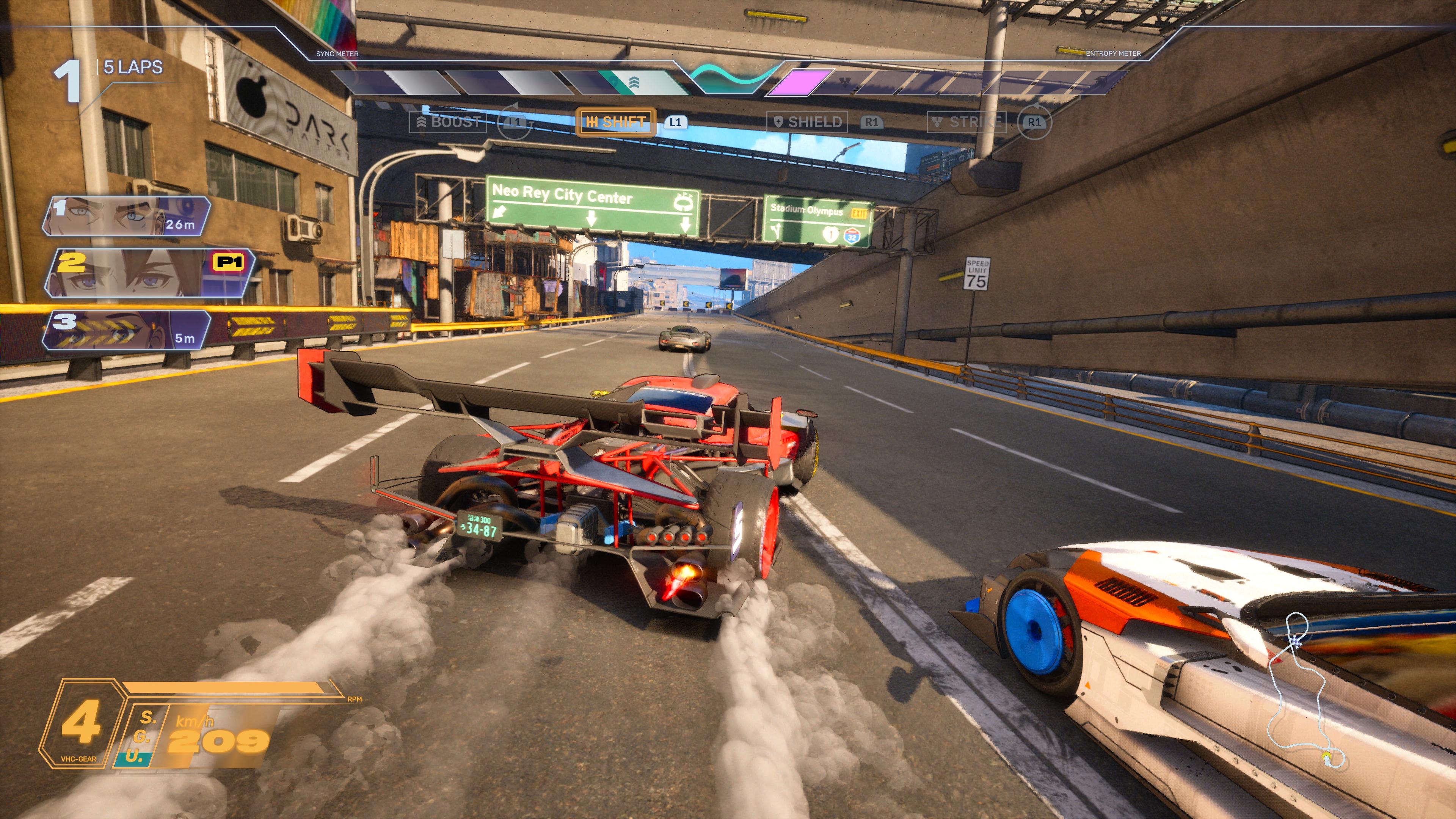
Task: Click the 5 LAPS counter
Action: [132, 67]
